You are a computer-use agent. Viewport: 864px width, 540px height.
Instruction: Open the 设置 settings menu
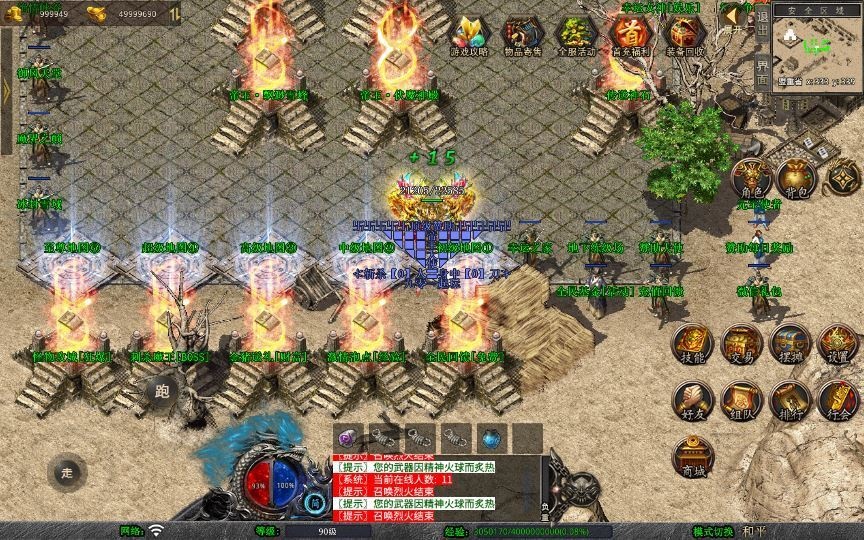click(838, 345)
